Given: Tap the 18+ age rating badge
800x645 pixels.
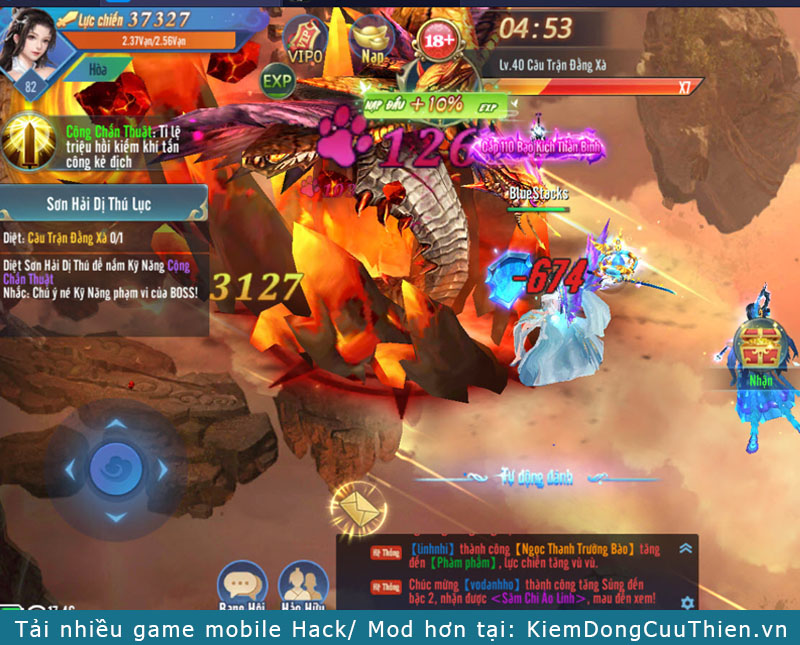Looking at the screenshot, I should tap(437, 41).
